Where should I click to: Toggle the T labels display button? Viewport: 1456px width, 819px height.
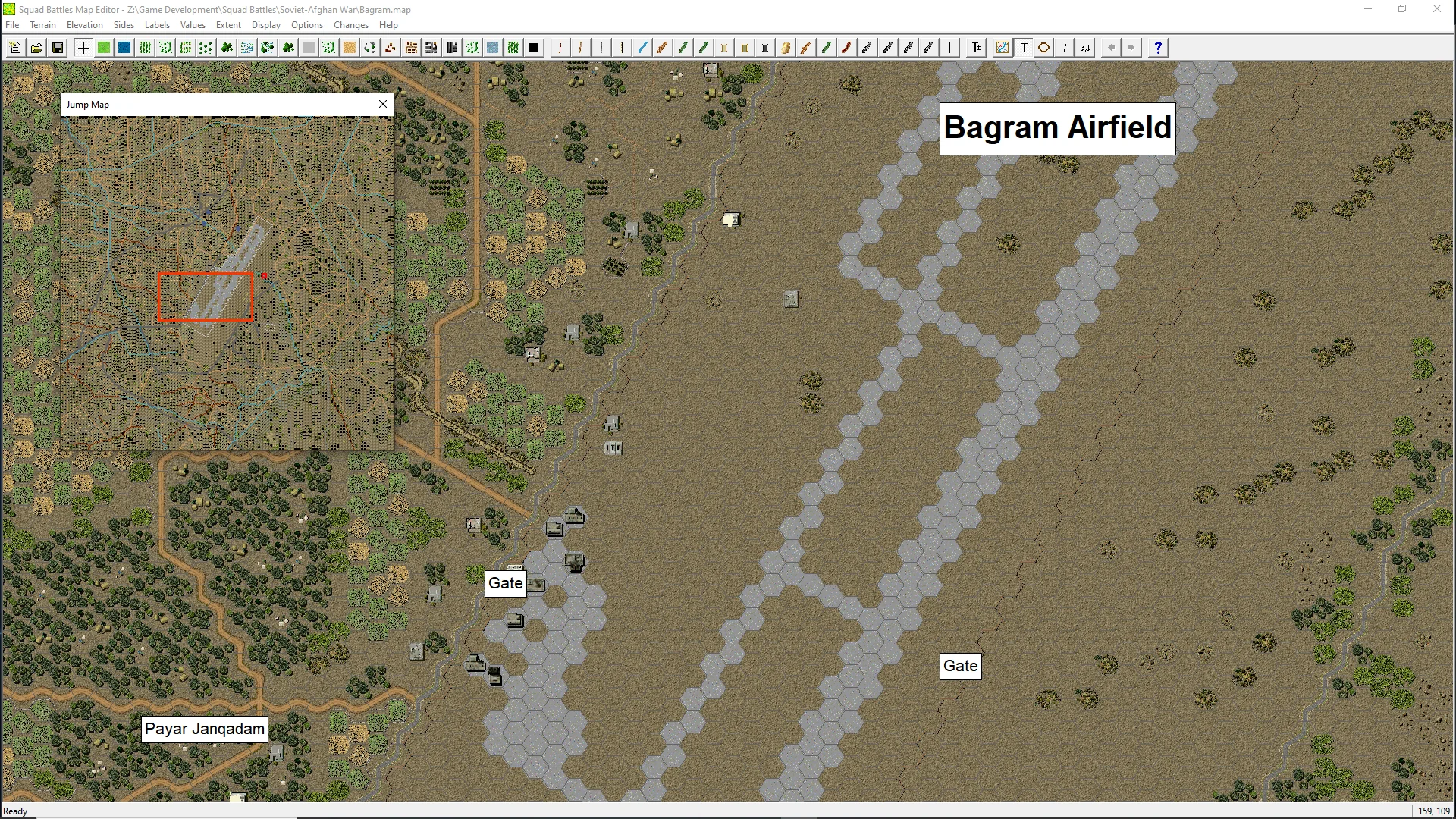click(1024, 48)
